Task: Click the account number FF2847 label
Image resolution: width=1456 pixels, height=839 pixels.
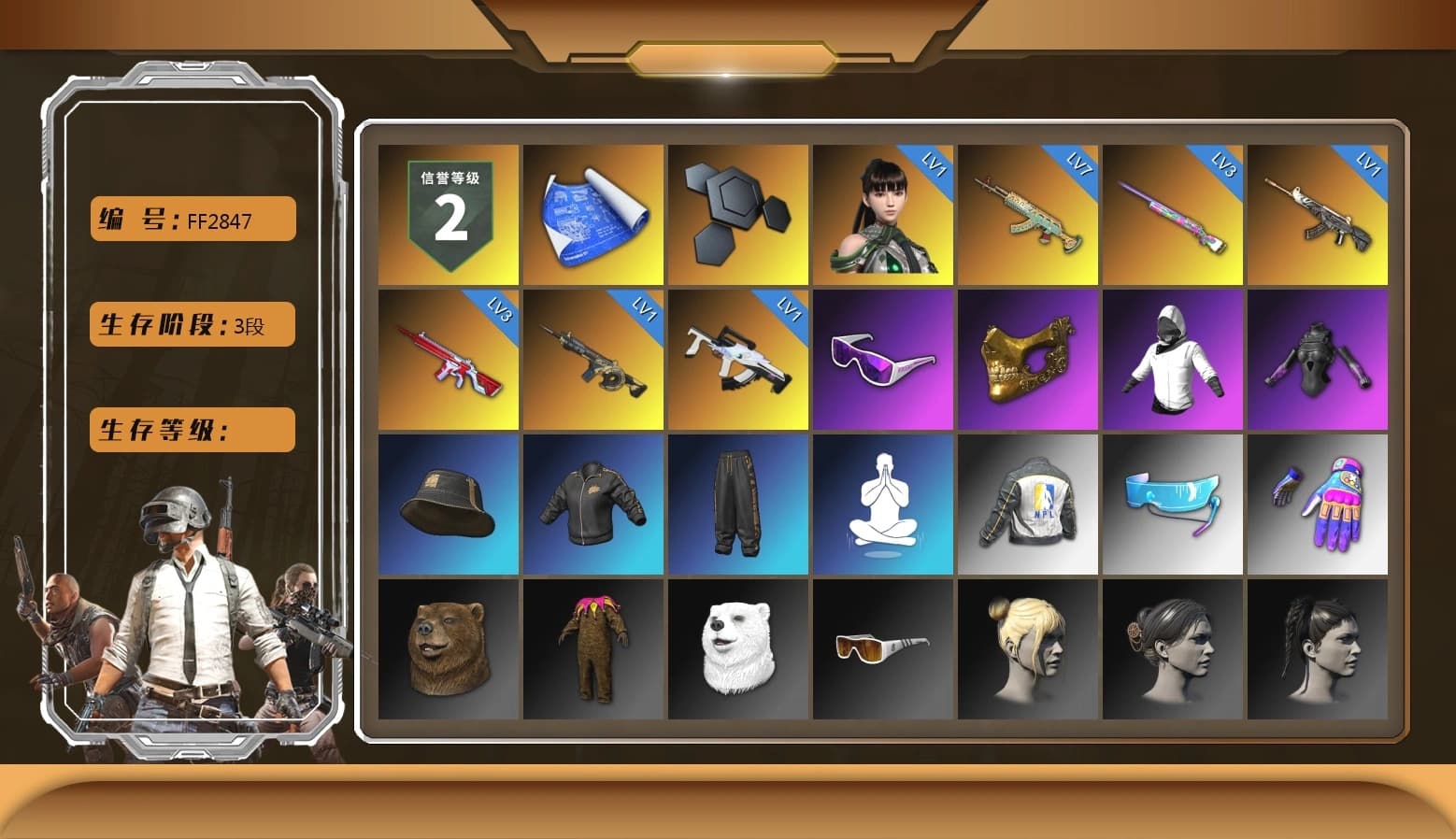Action: click(191, 219)
